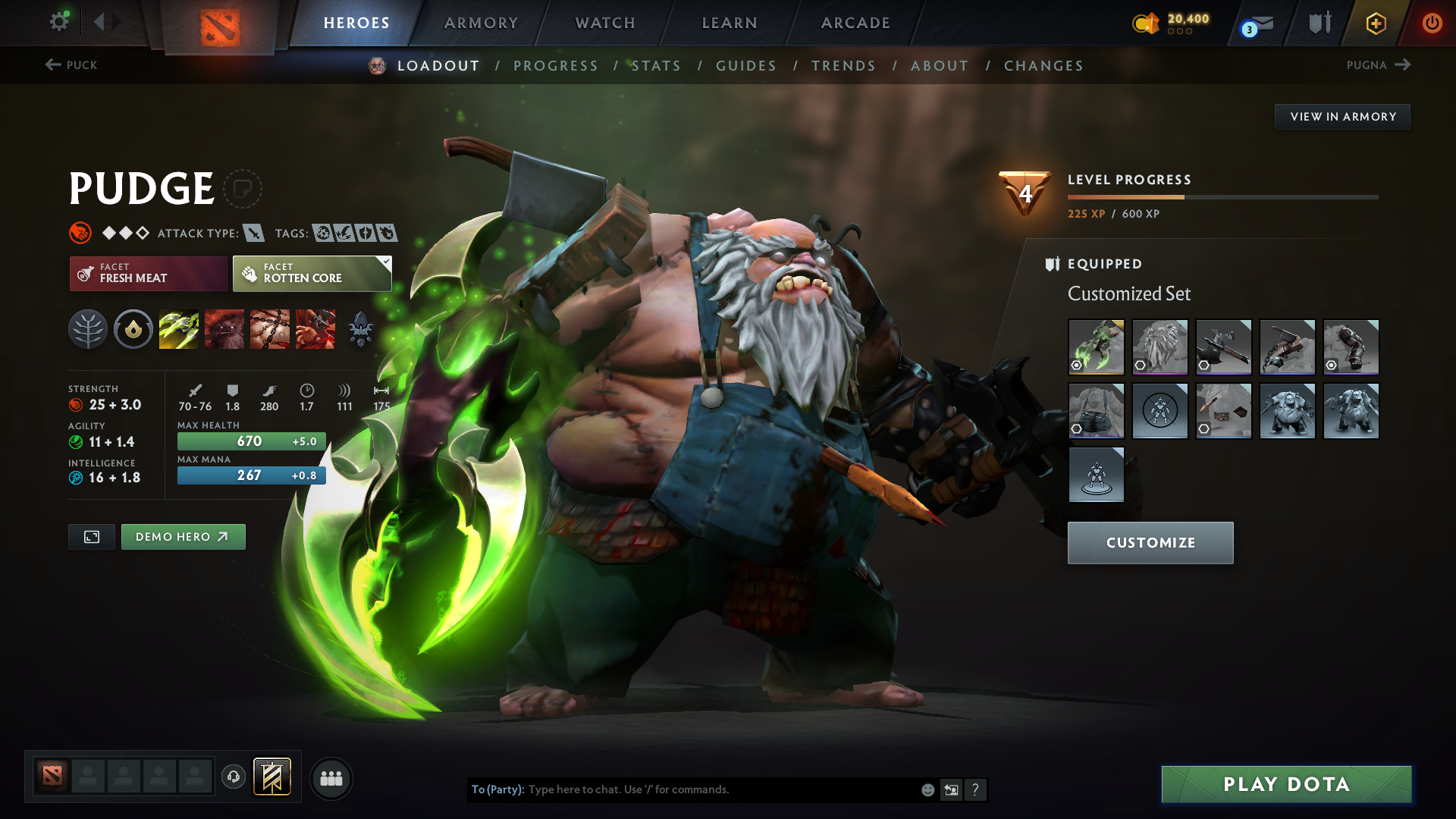Open the Arcade tab
Image resolution: width=1456 pixels, height=819 pixels.
point(855,23)
